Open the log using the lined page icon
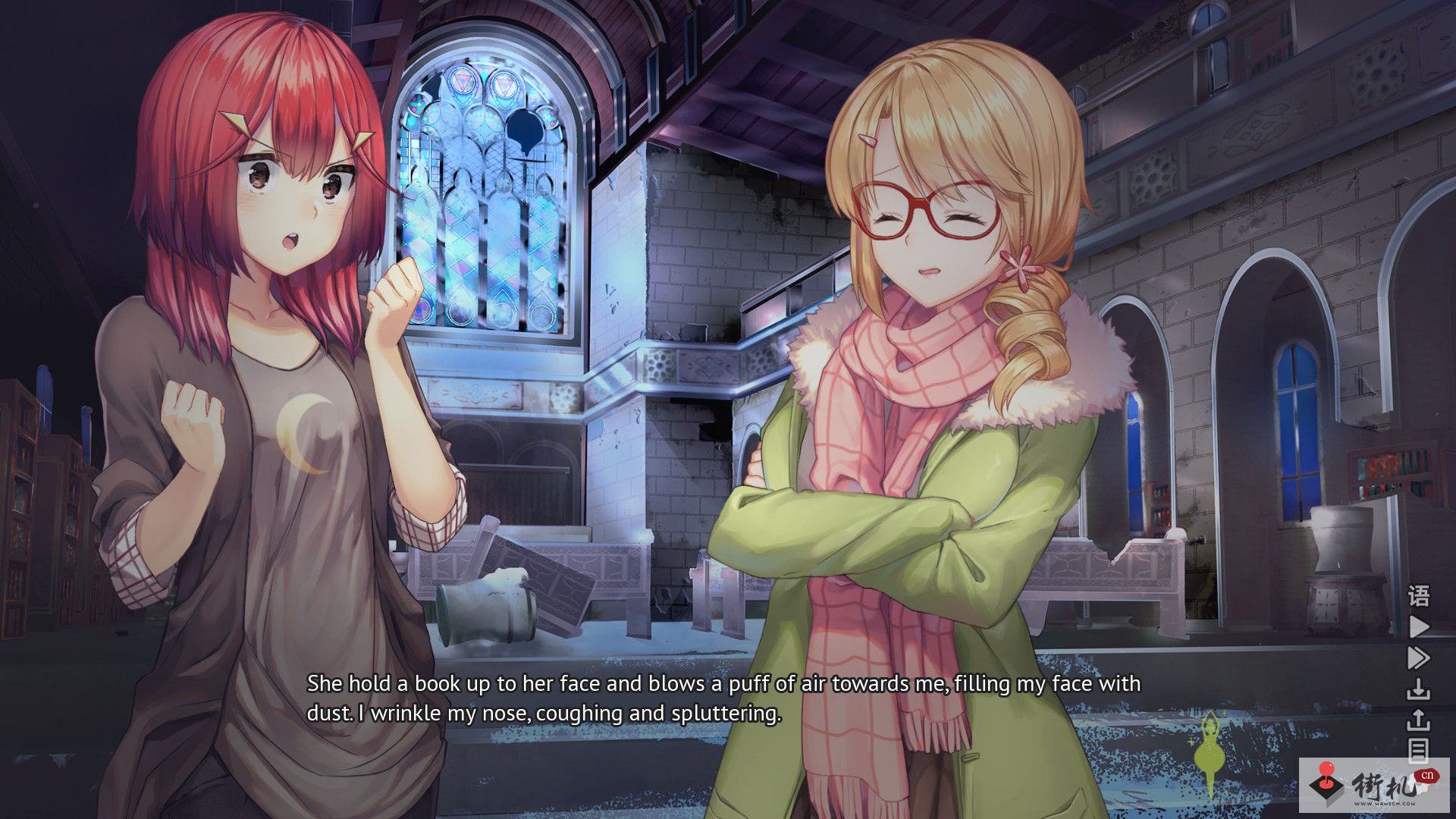1456x819 pixels. tap(1418, 751)
